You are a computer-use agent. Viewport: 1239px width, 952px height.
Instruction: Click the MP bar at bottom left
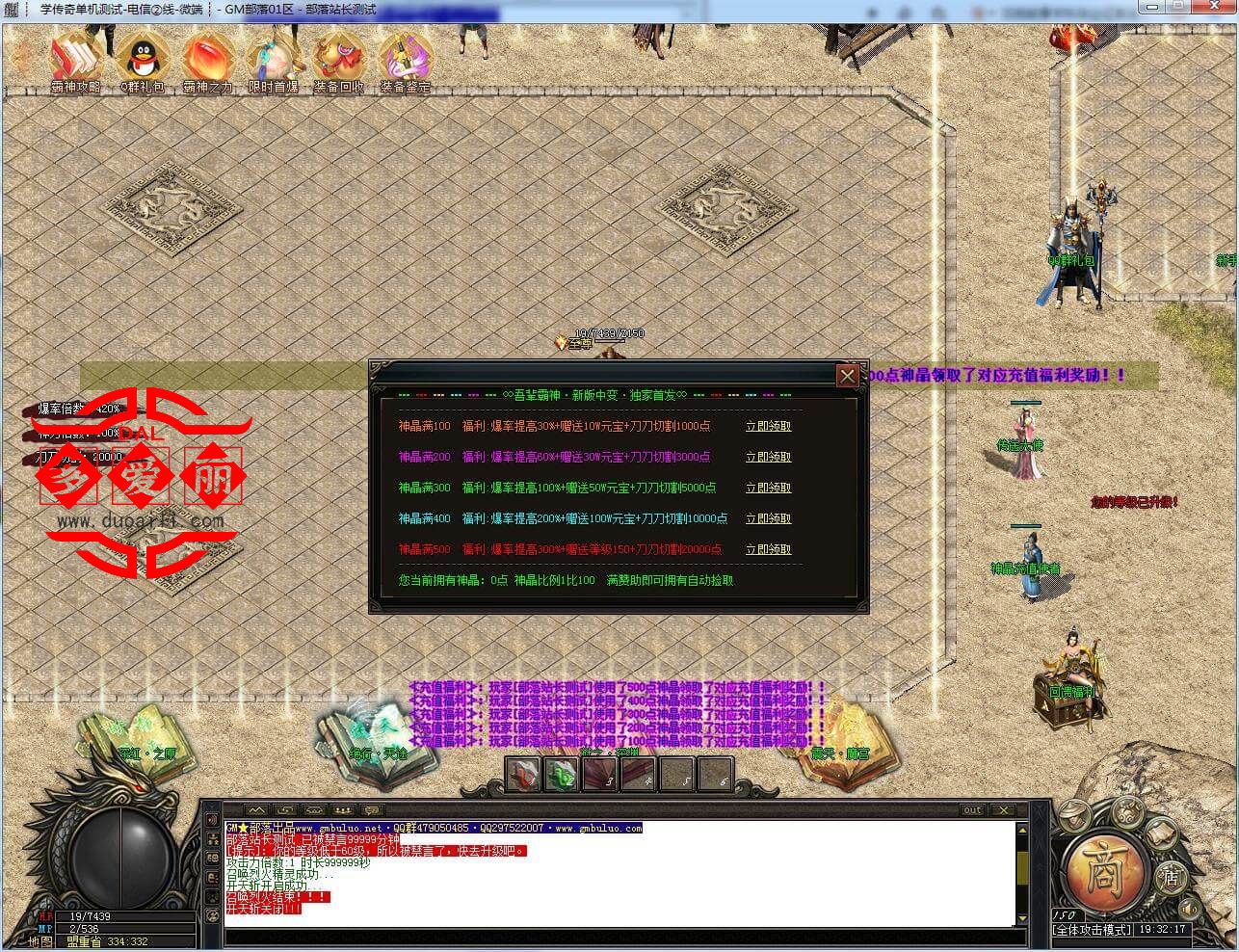click(125, 928)
